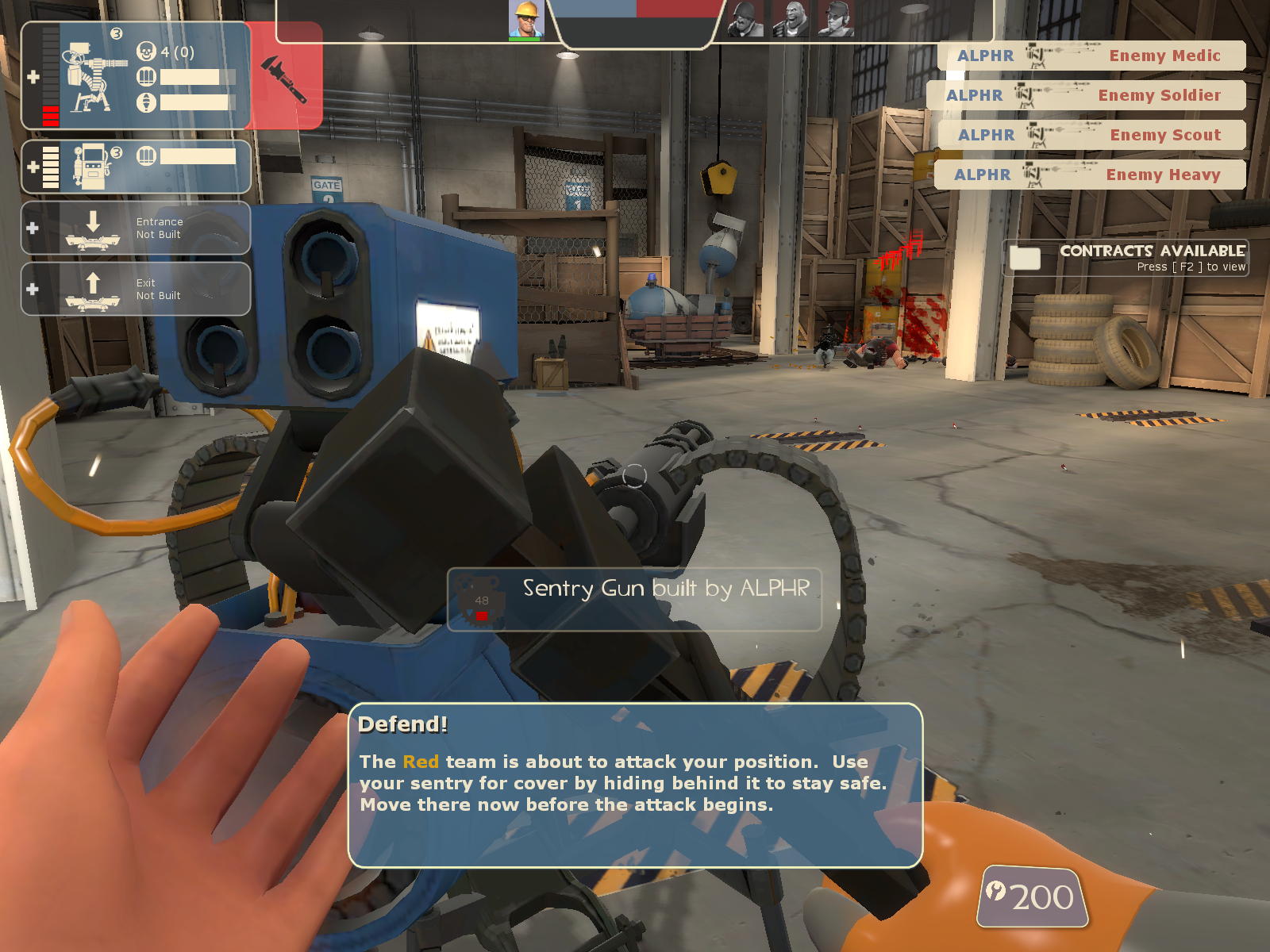Toggle the plus sign beside the Dispenser panel

pos(31,165)
